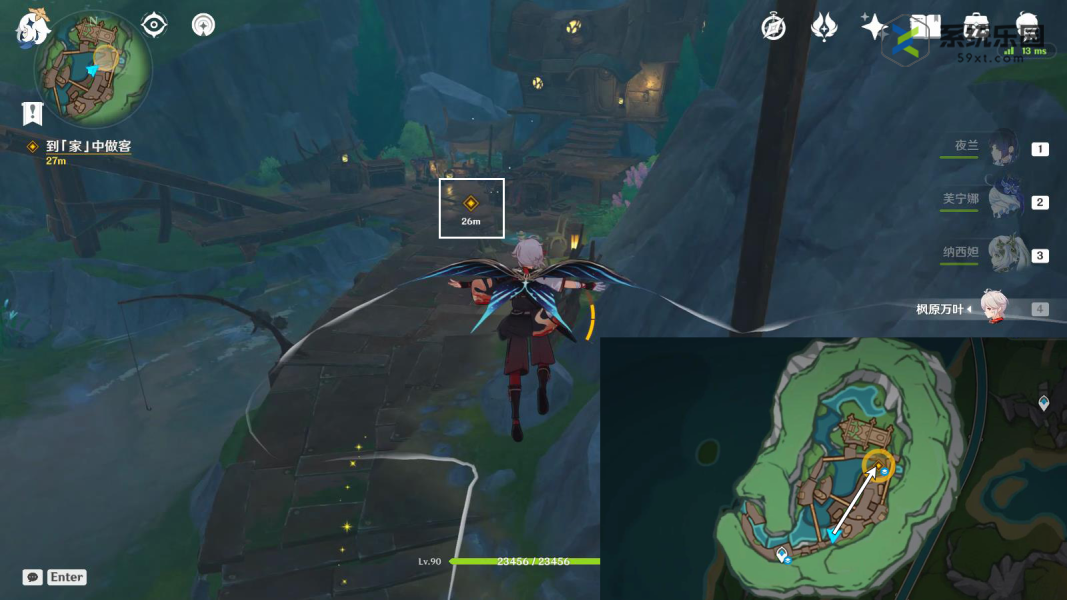Click the orange destination circle on inset map

click(x=879, y=464)
